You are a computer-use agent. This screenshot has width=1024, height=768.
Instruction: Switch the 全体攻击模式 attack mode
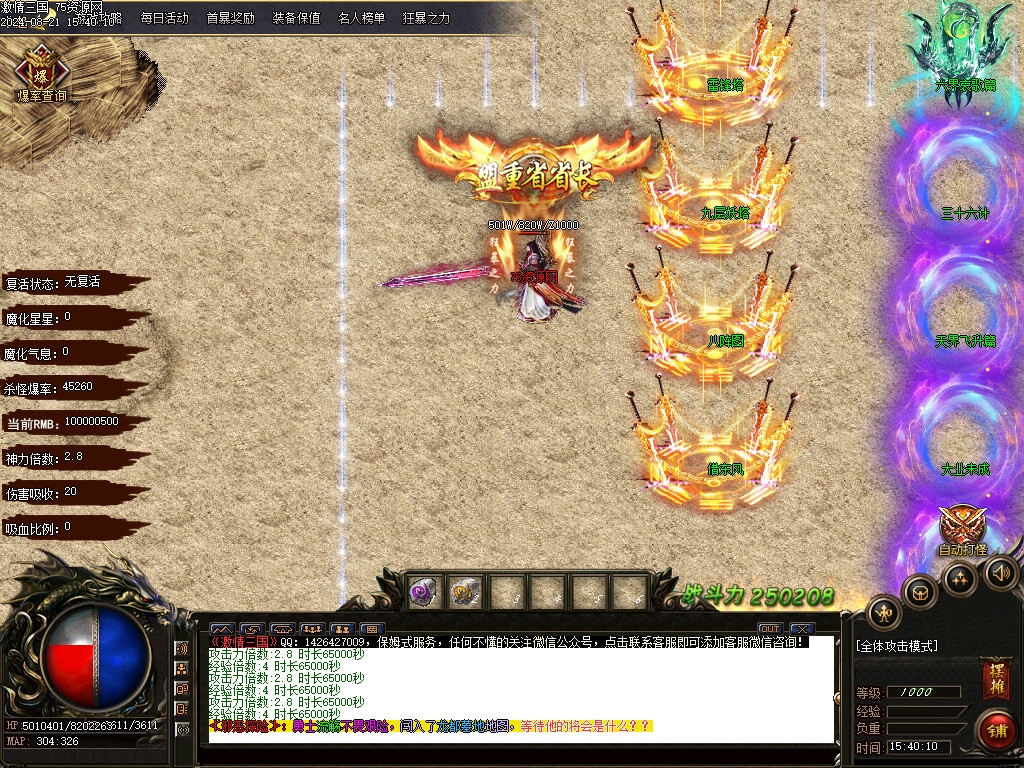point(897,646)
